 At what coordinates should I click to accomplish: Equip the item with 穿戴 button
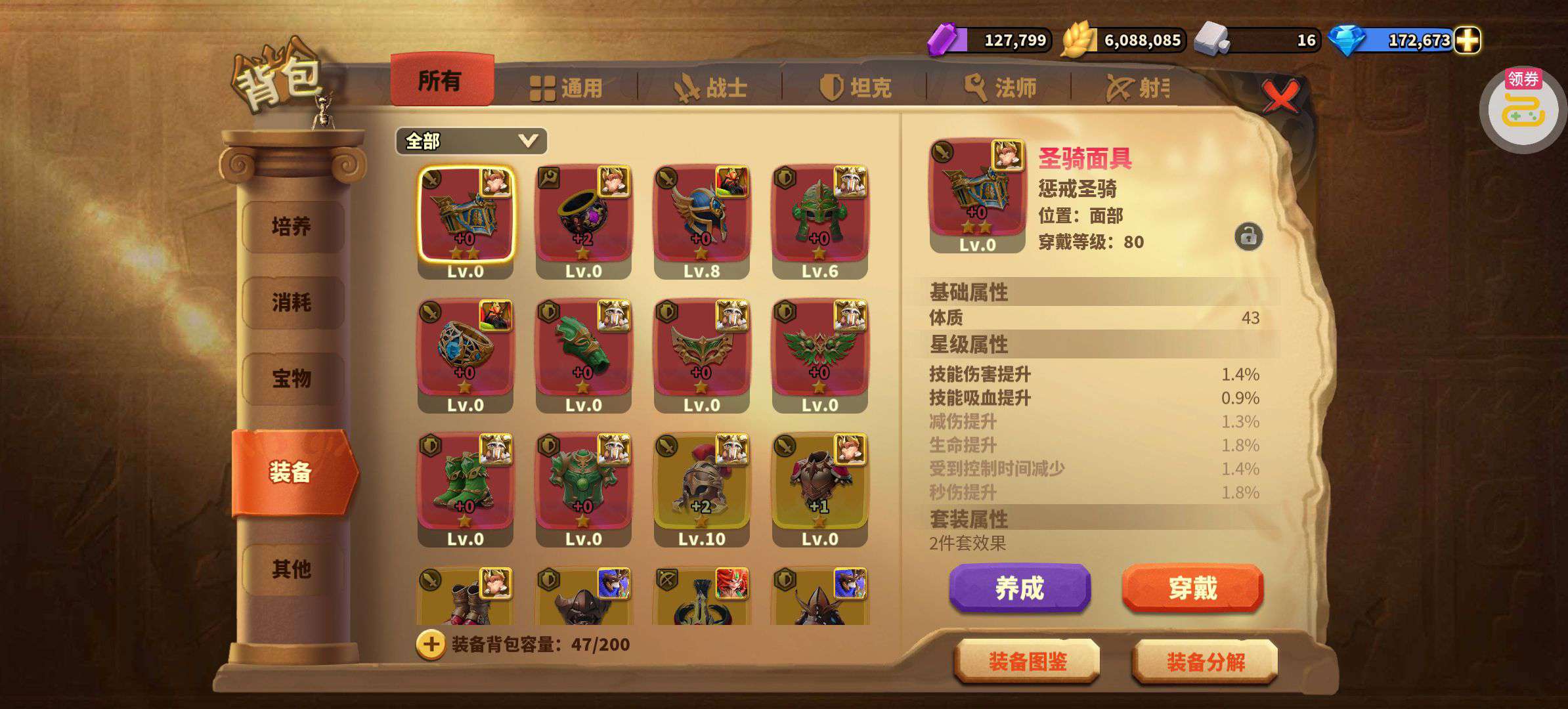coord(1192,588)
